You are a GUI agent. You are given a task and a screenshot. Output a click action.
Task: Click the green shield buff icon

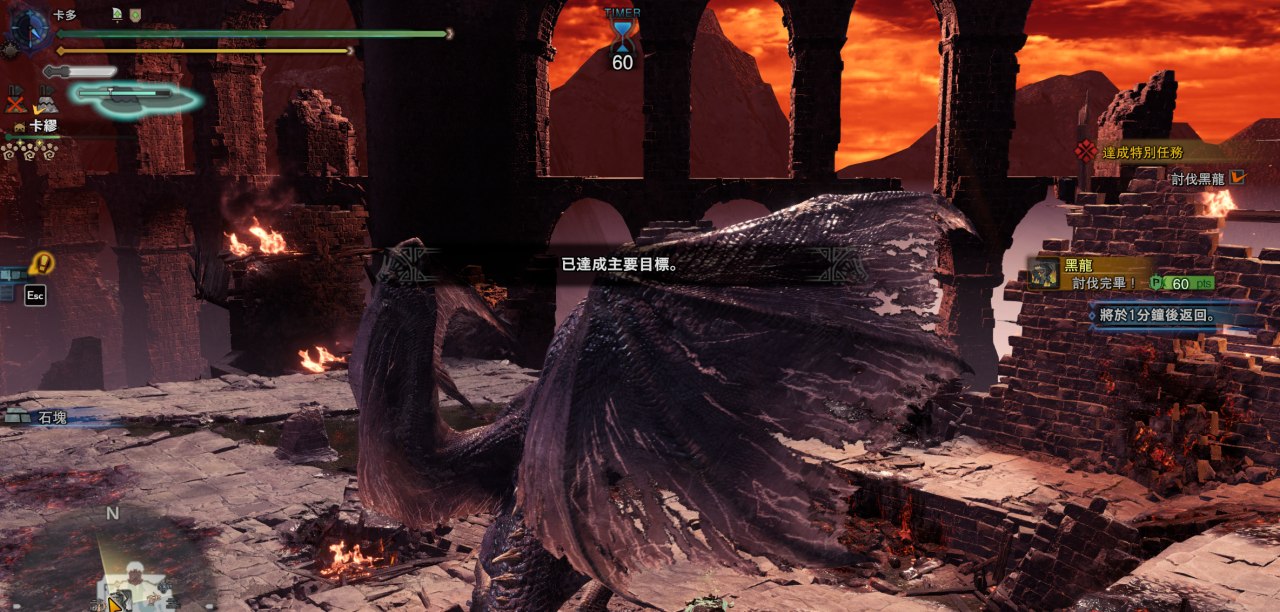coord(135,14)
